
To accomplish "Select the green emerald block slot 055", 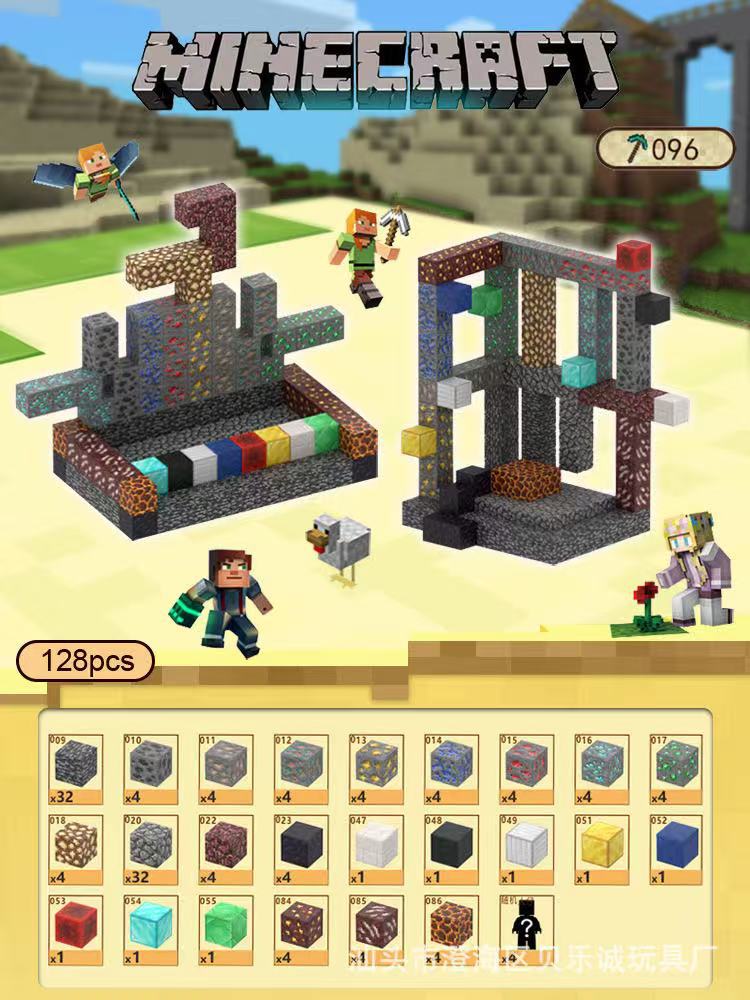I will pos(226,929).
